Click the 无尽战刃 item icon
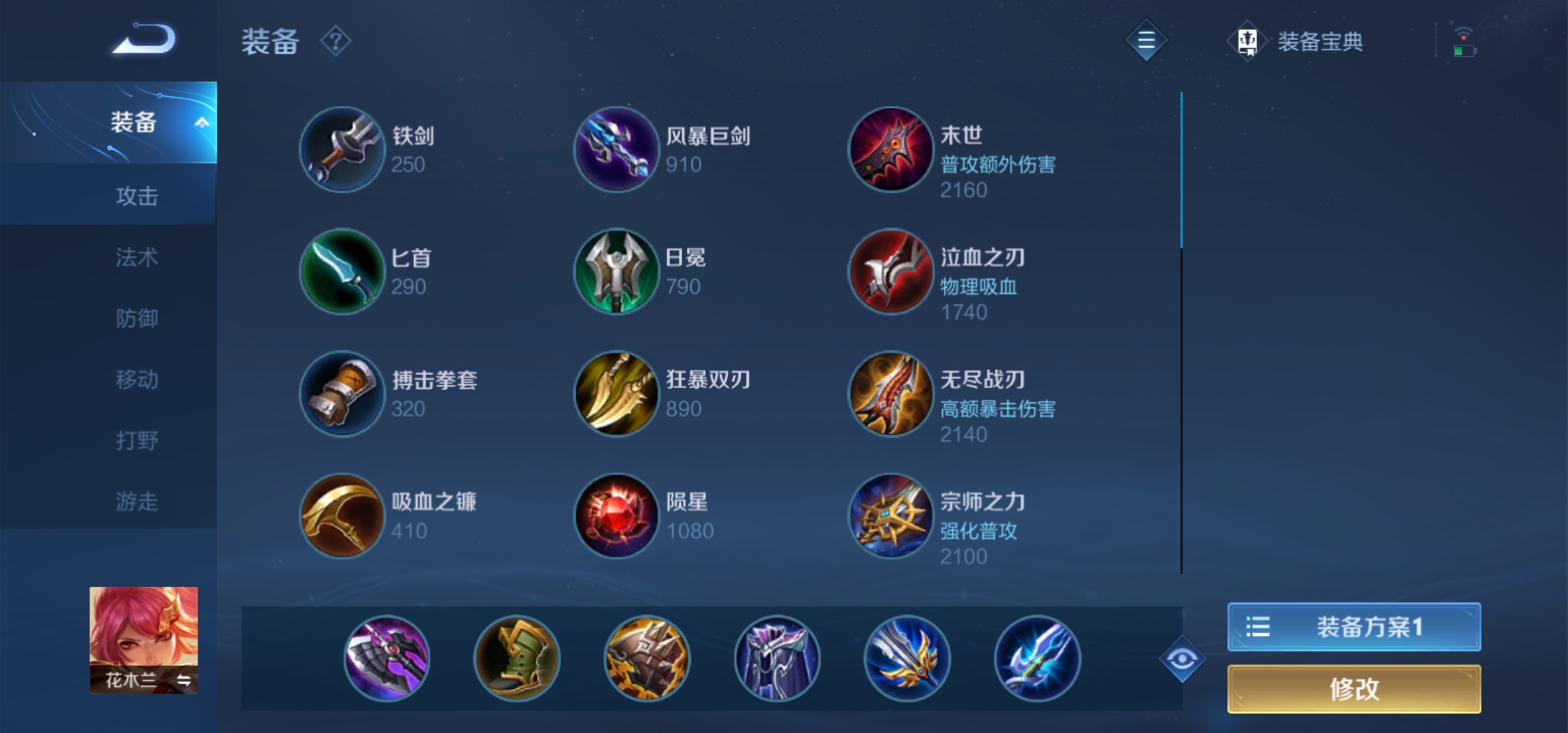 890,394
